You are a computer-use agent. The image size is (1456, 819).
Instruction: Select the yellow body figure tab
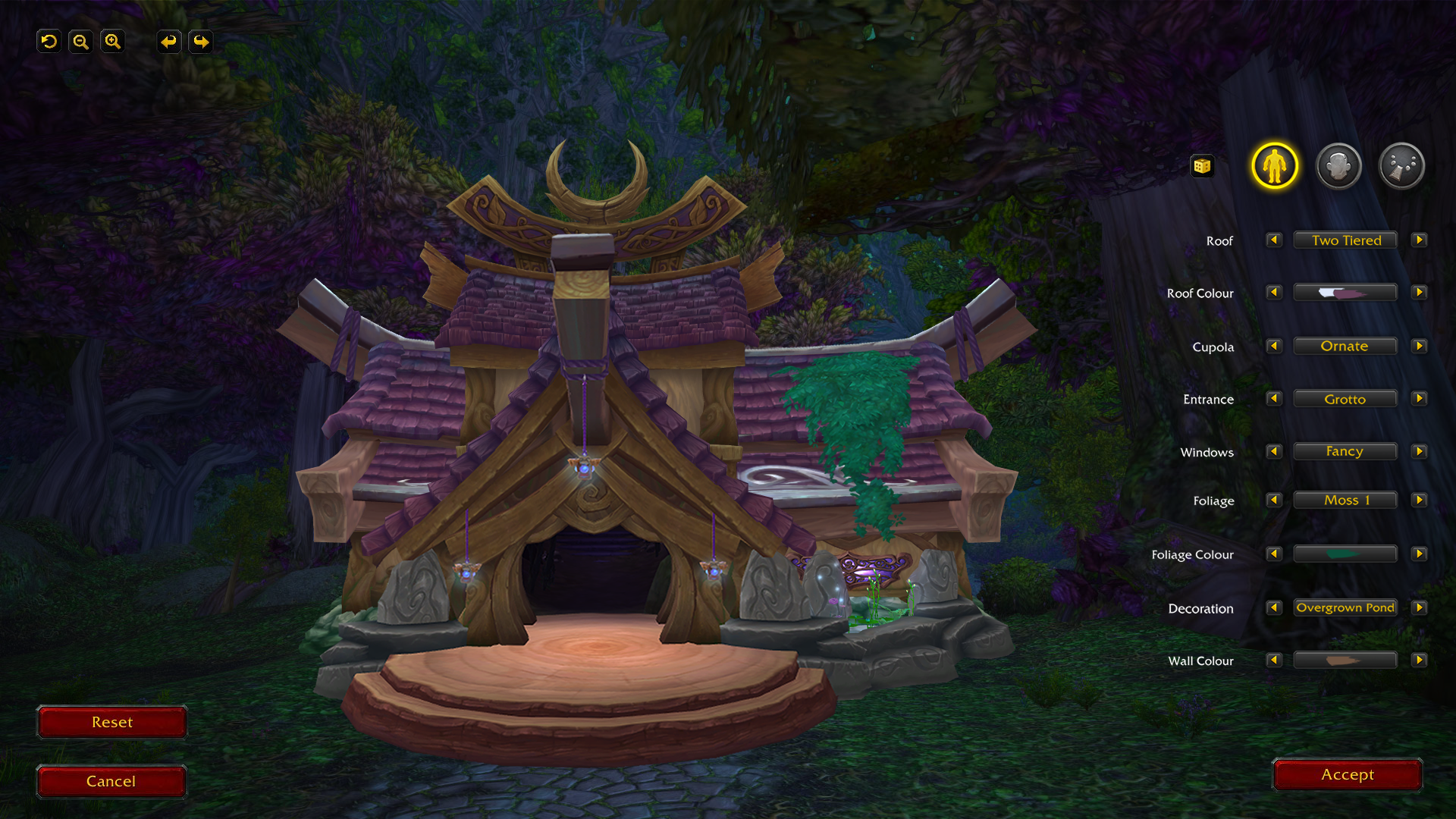[1275, 166]
